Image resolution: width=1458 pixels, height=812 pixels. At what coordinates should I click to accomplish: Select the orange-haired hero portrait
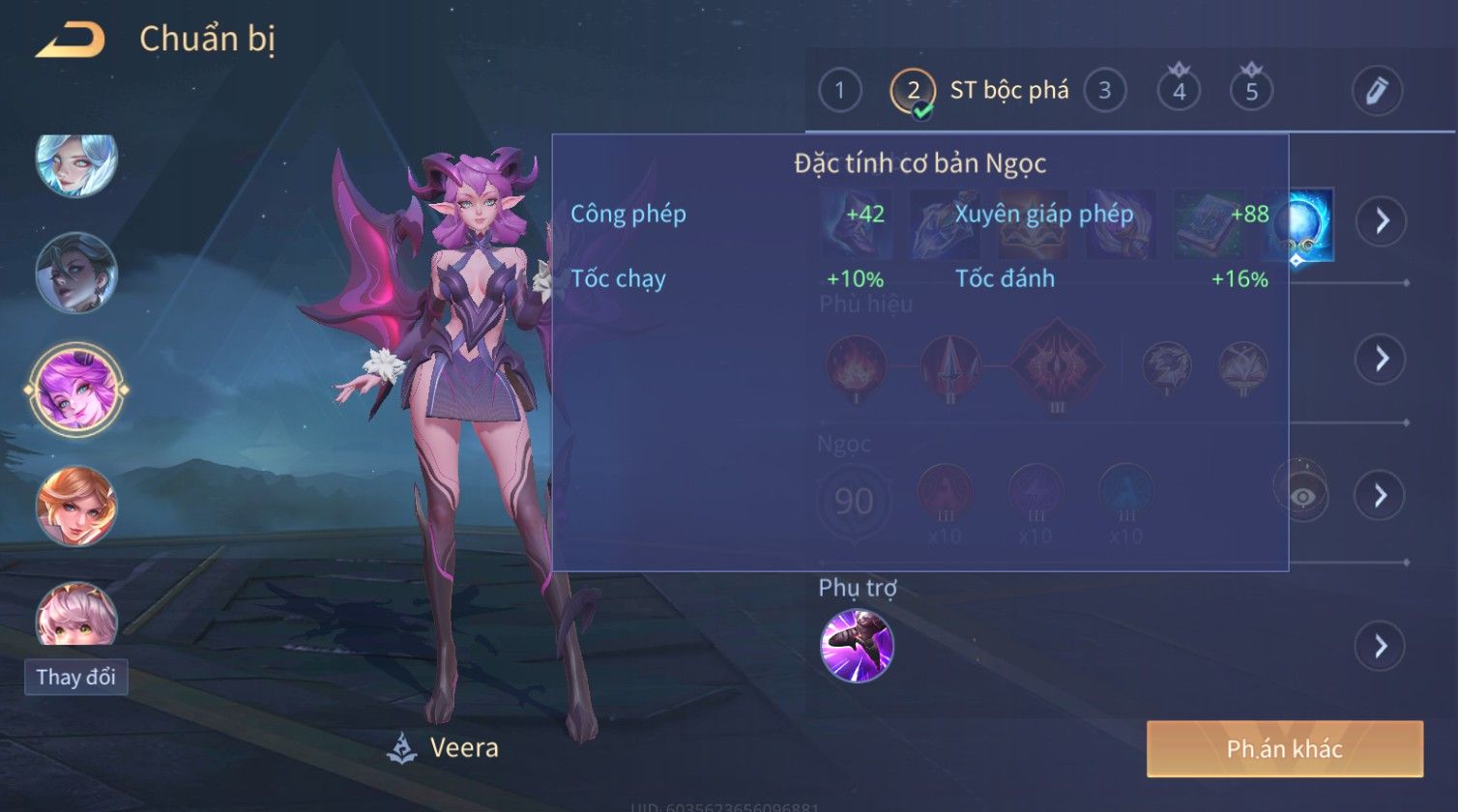click(x=76, y=506)
